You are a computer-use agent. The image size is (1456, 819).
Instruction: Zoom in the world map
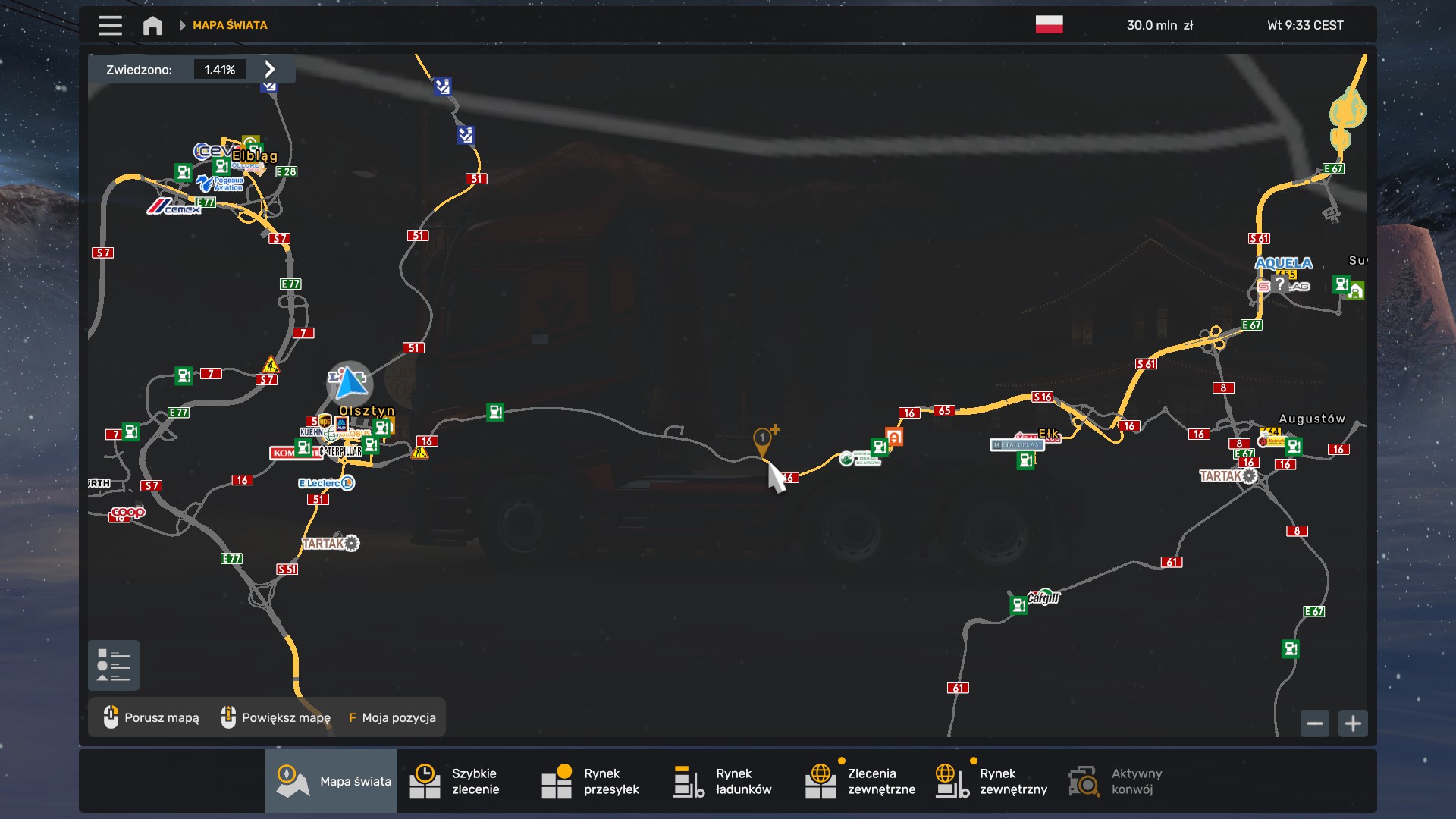1353,723
